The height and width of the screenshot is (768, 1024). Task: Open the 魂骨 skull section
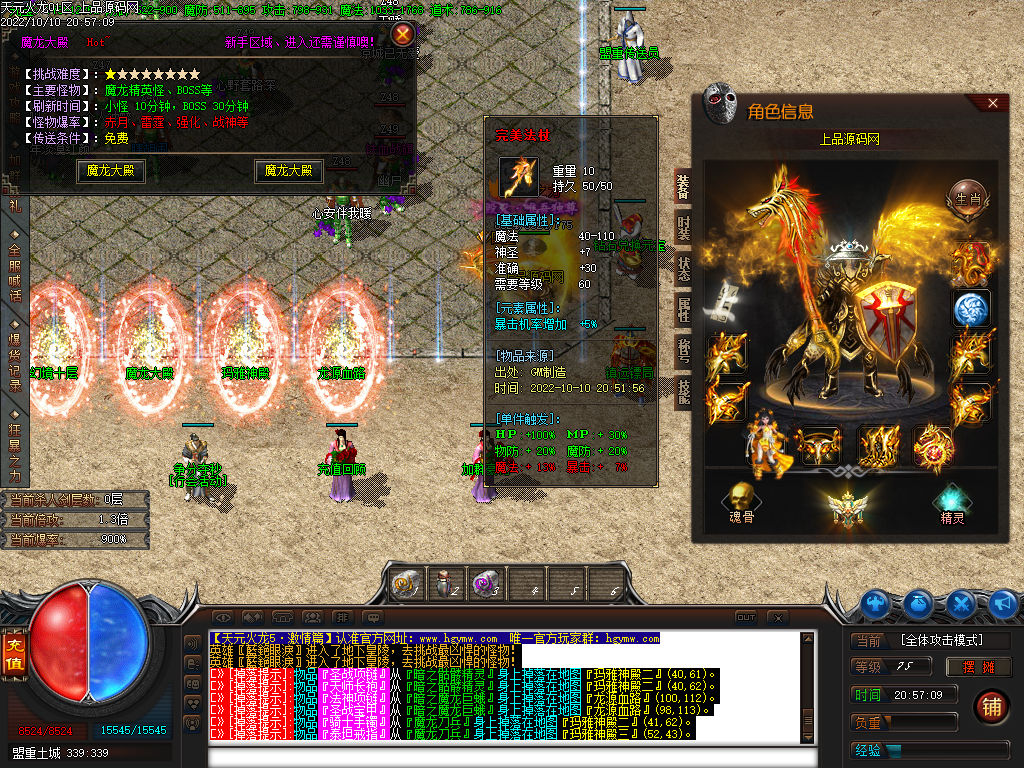(x=741, y=501)
